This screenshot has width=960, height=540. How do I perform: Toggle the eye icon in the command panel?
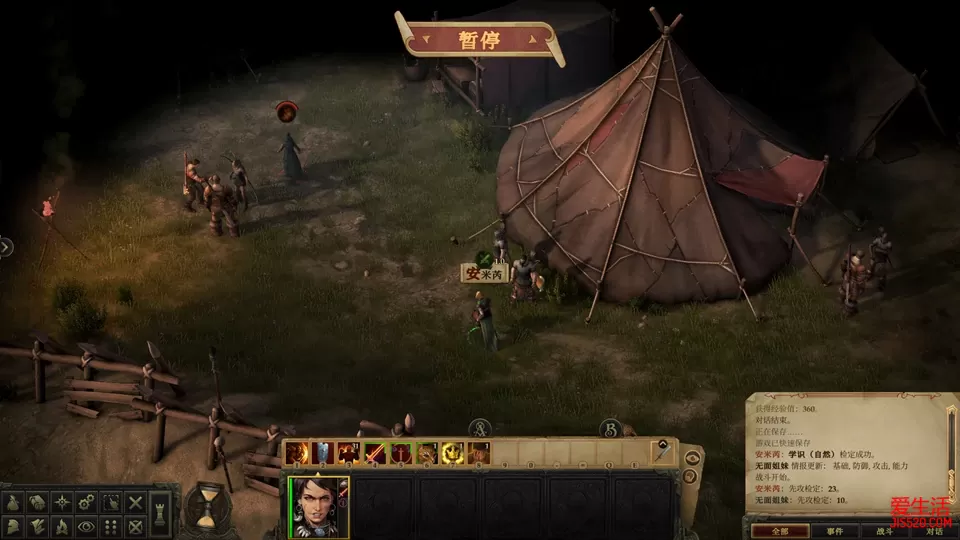[x=86, y=526]
